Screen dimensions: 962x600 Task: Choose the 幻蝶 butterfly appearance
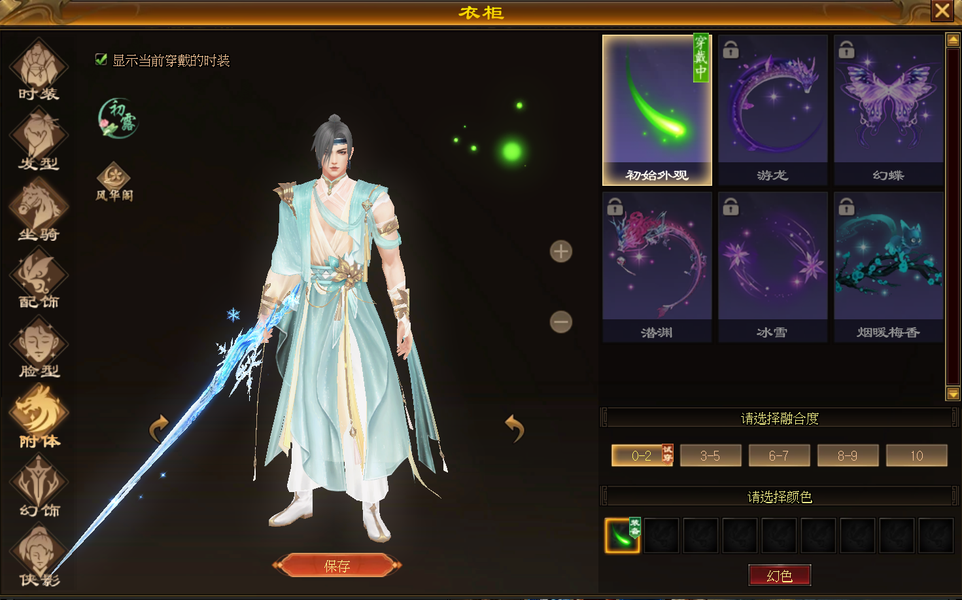[888, 110]
